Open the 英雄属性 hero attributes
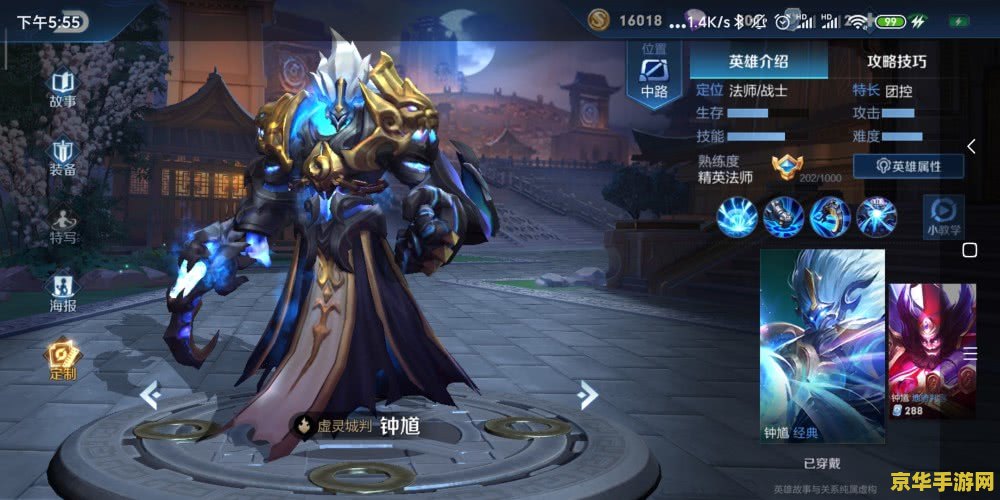The height and width of the screenshot is (500, 1000). (x=907, y=167)
